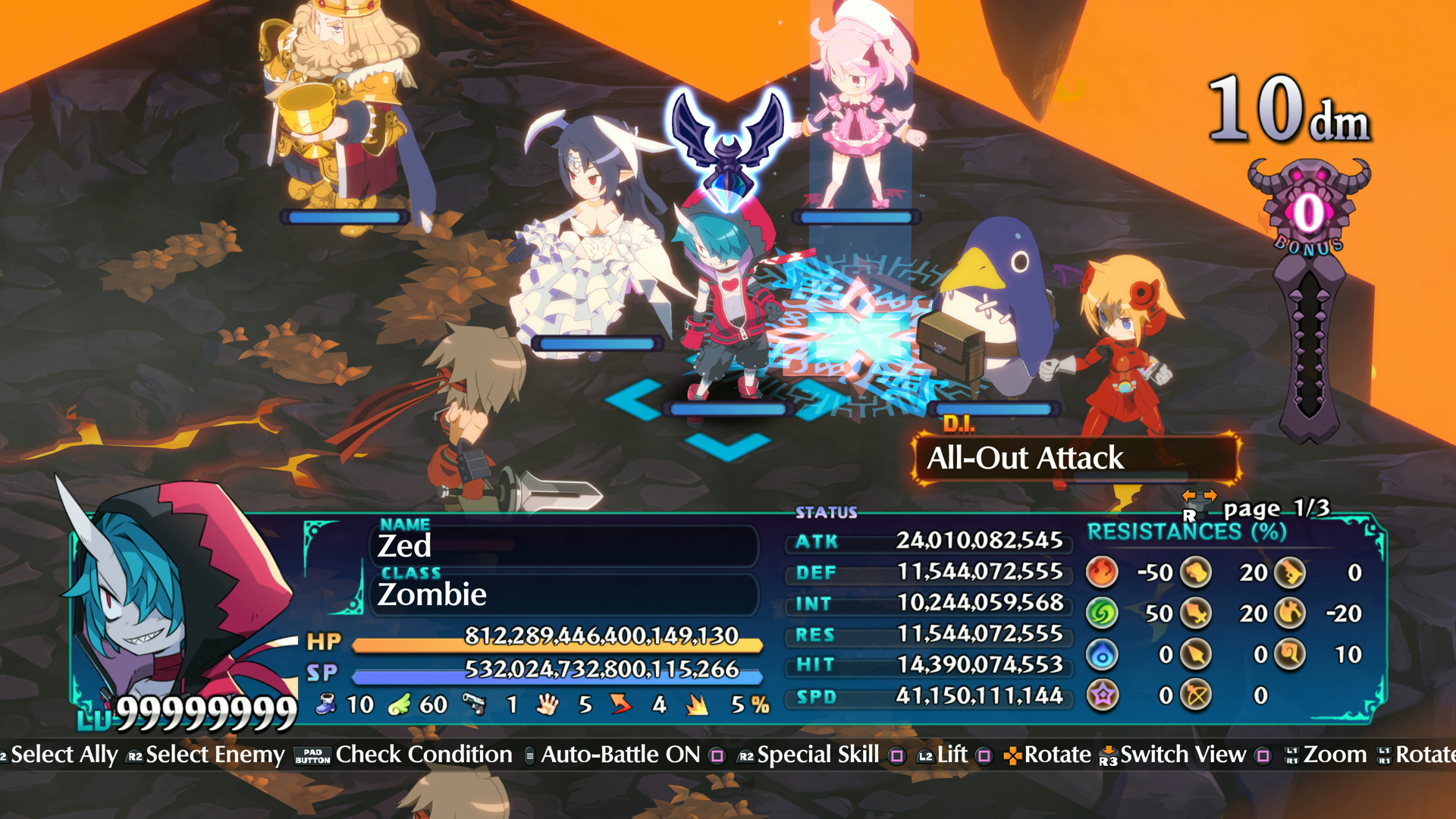Screen dimensions: 1456x819
Task: Click the gun weapon proficiency icon
Action: [x=475, y=705]
